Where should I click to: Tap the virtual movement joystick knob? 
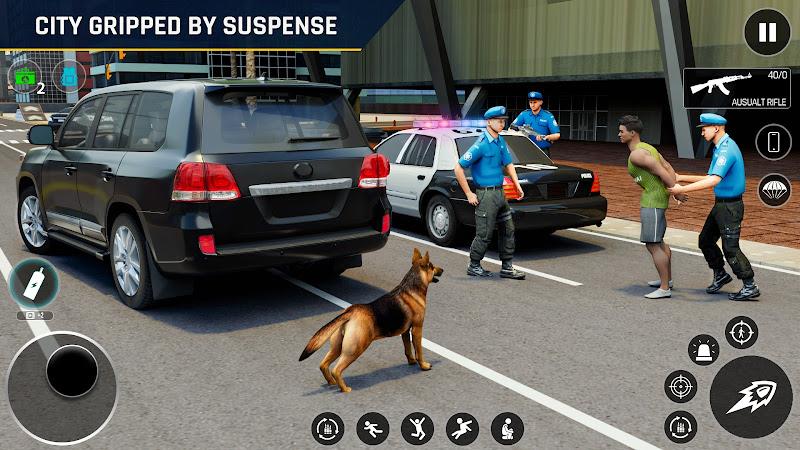pyautogui.click(x=71, y=372)
